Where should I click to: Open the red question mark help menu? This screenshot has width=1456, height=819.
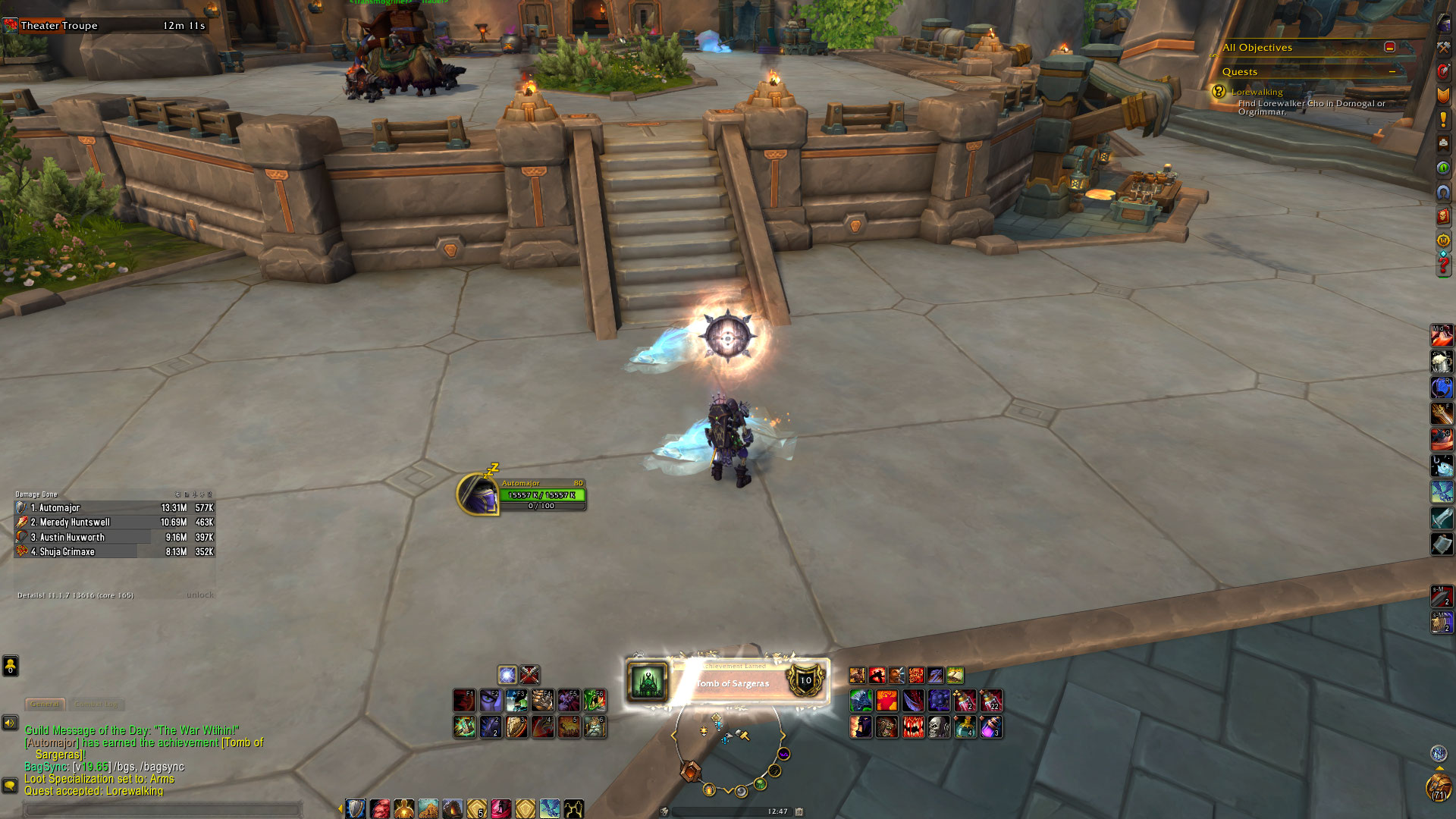tap(1443, 265)
